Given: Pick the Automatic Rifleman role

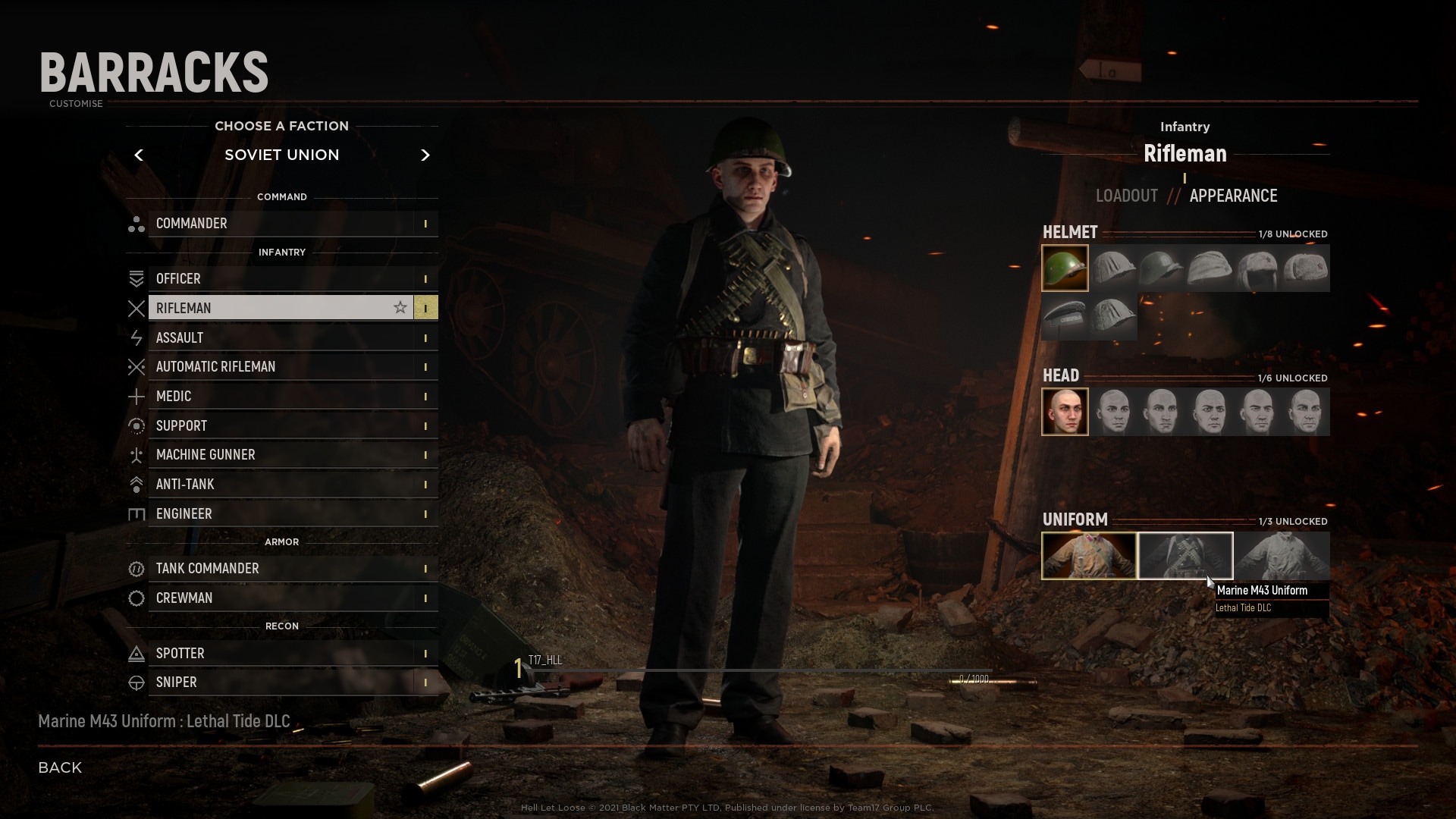Looking at the screenshot, I should (x=282, y=367).
